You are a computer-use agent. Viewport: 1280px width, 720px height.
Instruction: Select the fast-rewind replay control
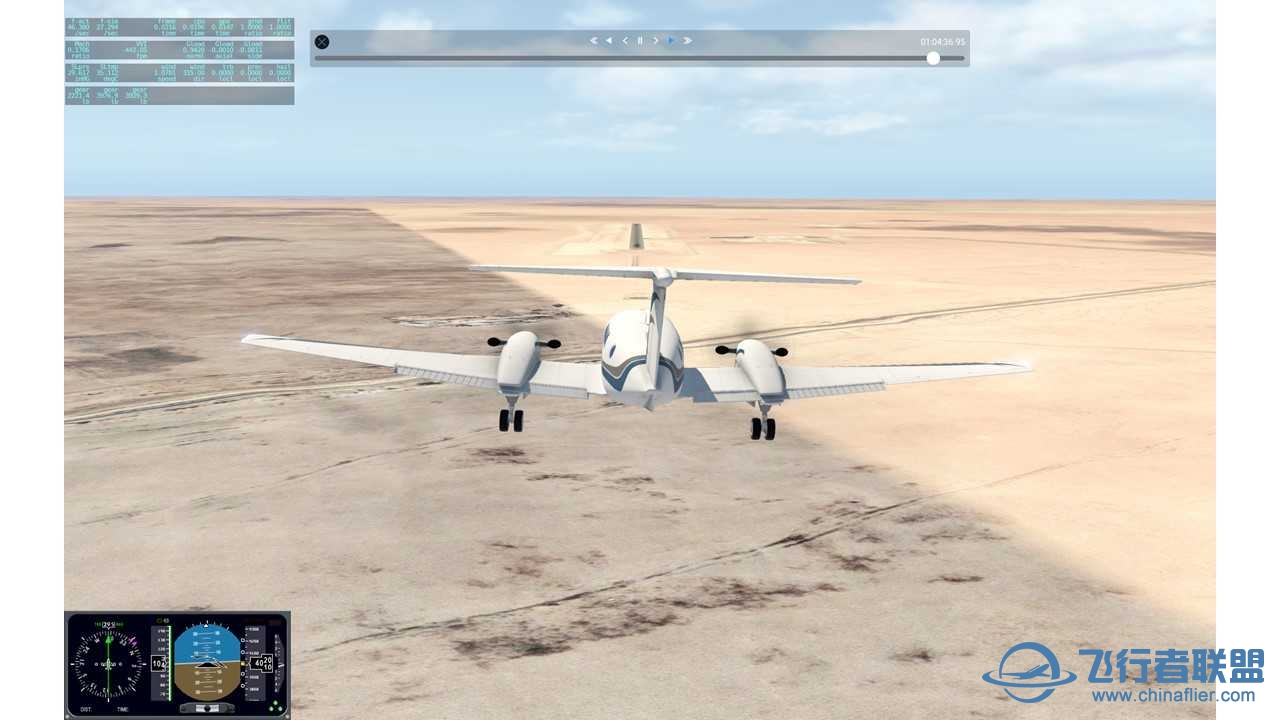(x=593, y=40)
